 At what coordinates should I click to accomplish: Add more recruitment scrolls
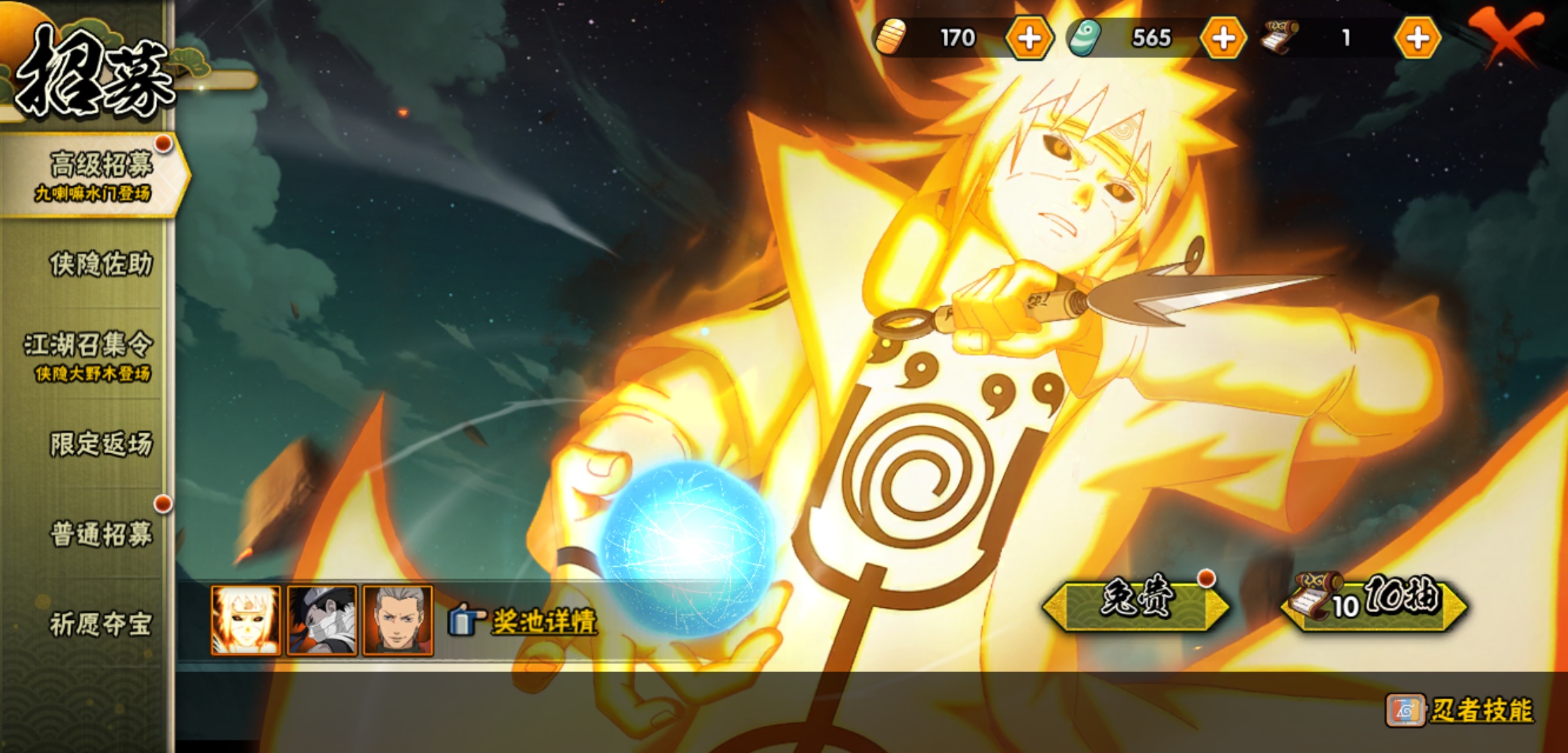tap(1417, 38)
